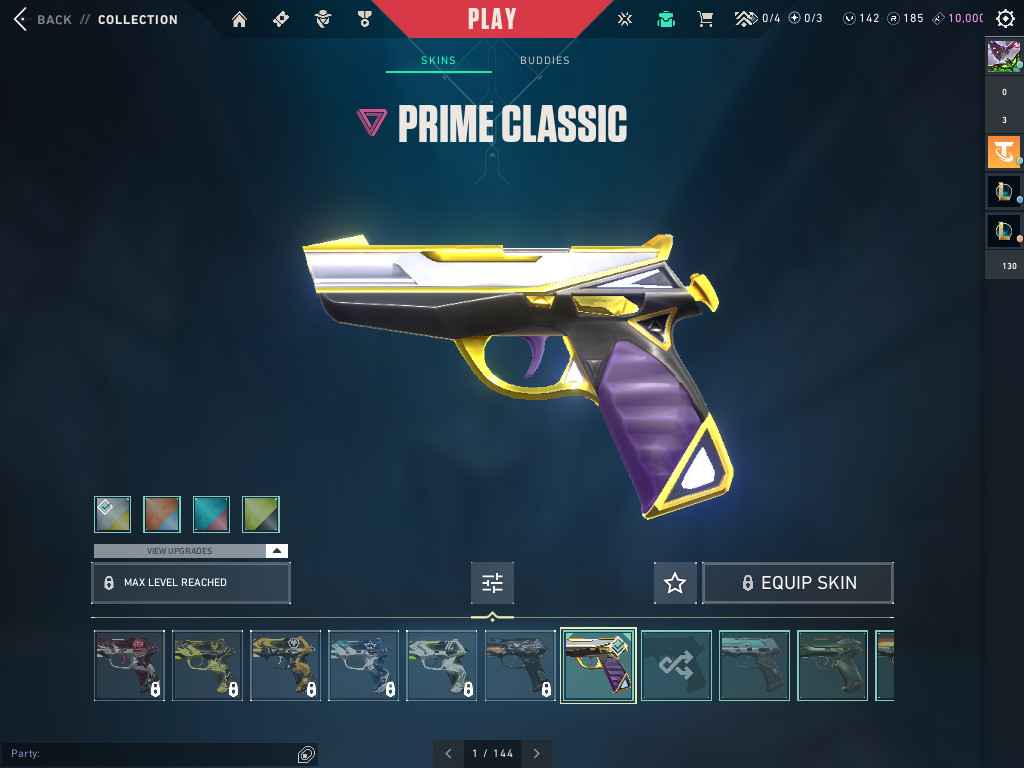
Task: Open the skin filter sliders button
Action: click(492, 583)
